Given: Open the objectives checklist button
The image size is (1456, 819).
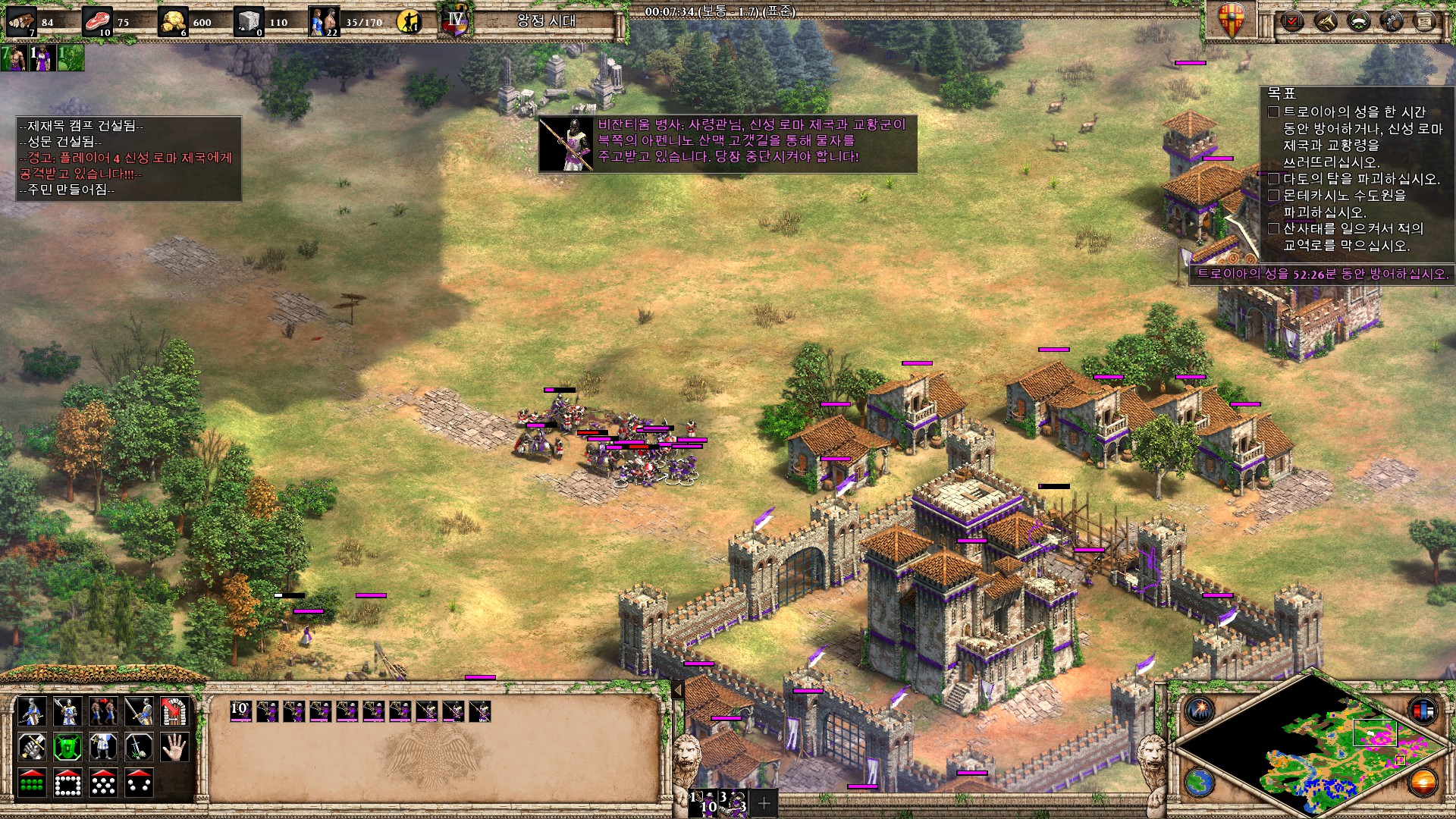Looking at the screenshot, I should pos(1291,21).
